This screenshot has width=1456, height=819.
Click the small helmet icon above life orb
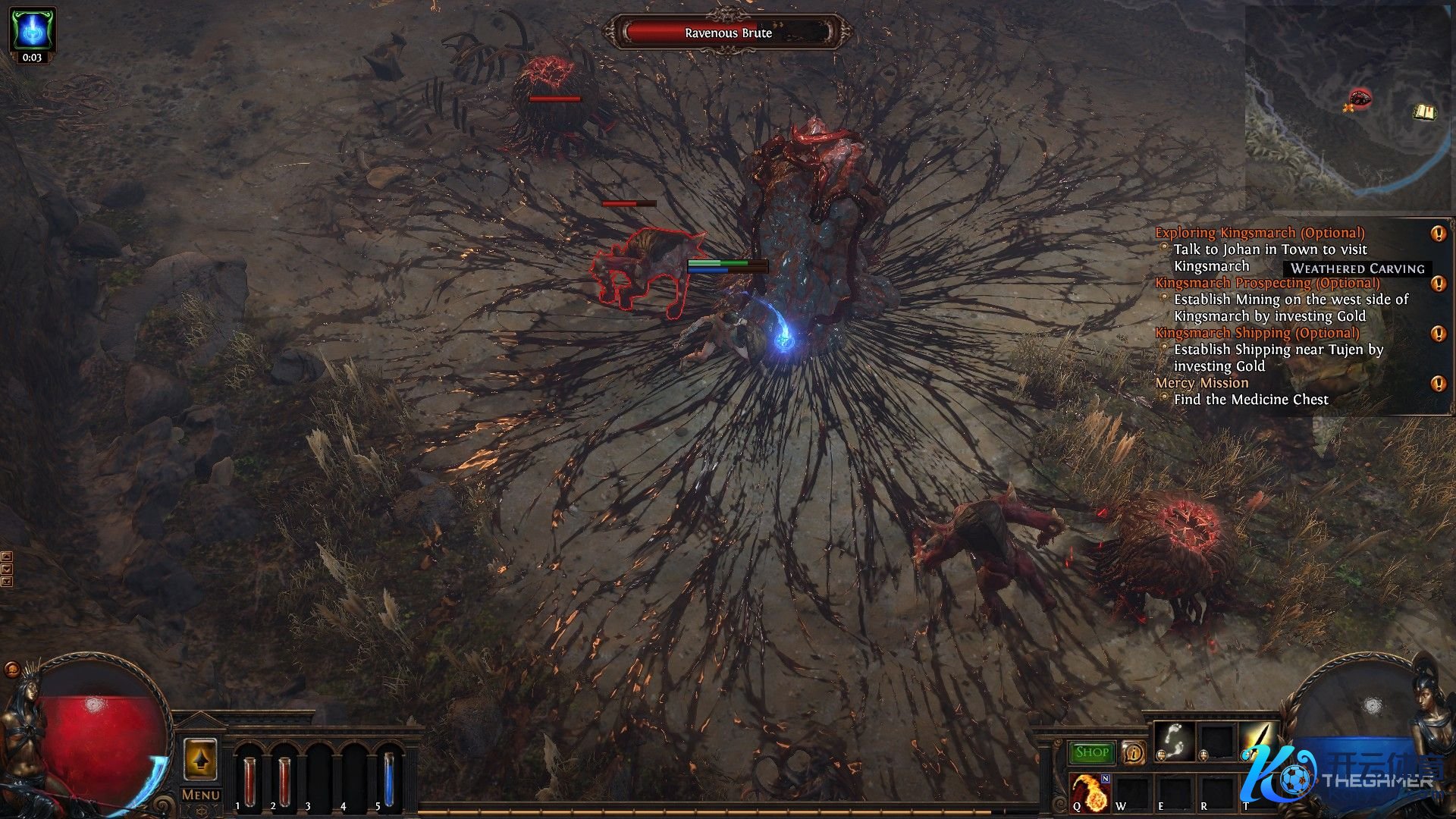coord(12,669)
